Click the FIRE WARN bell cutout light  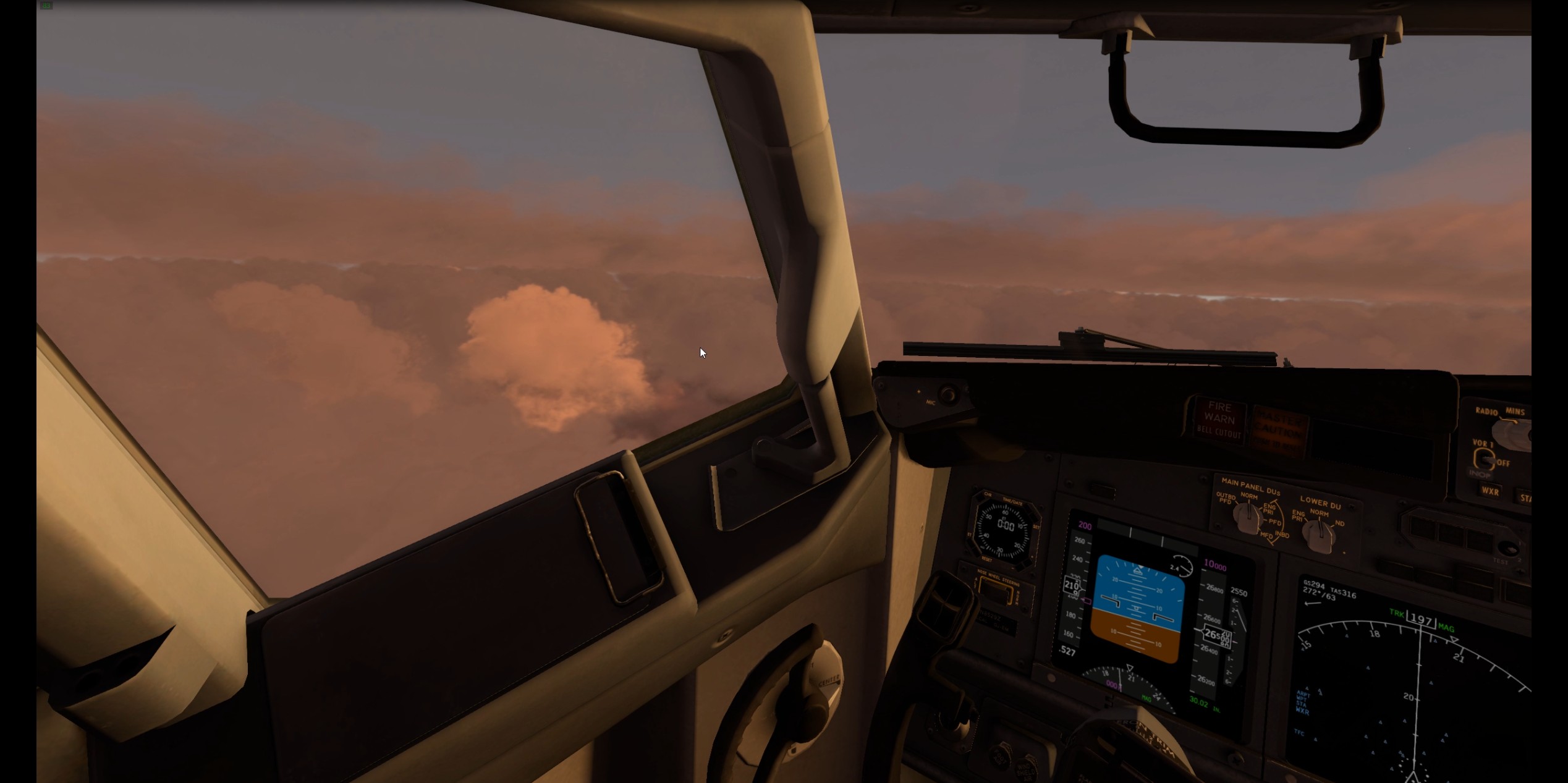pyautogui.click(x=1219, y=418)
